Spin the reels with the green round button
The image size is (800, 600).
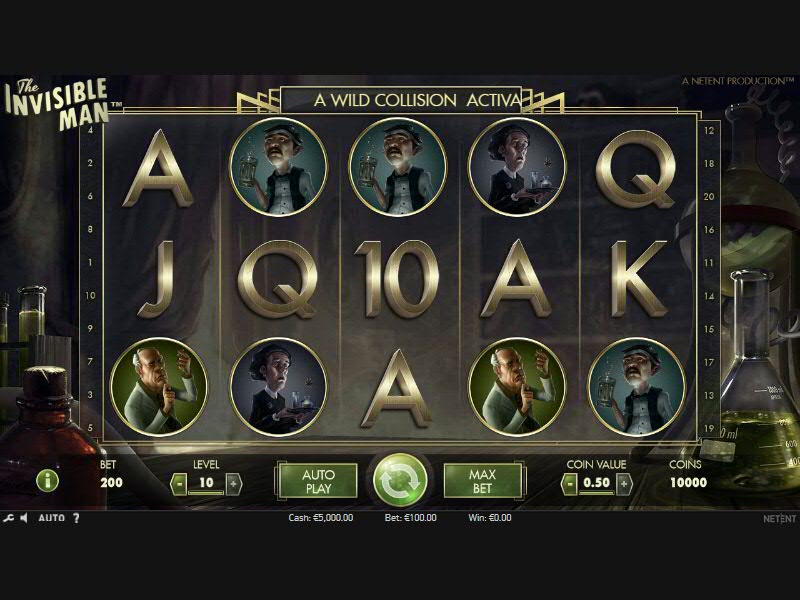click(x=400, y=481)
